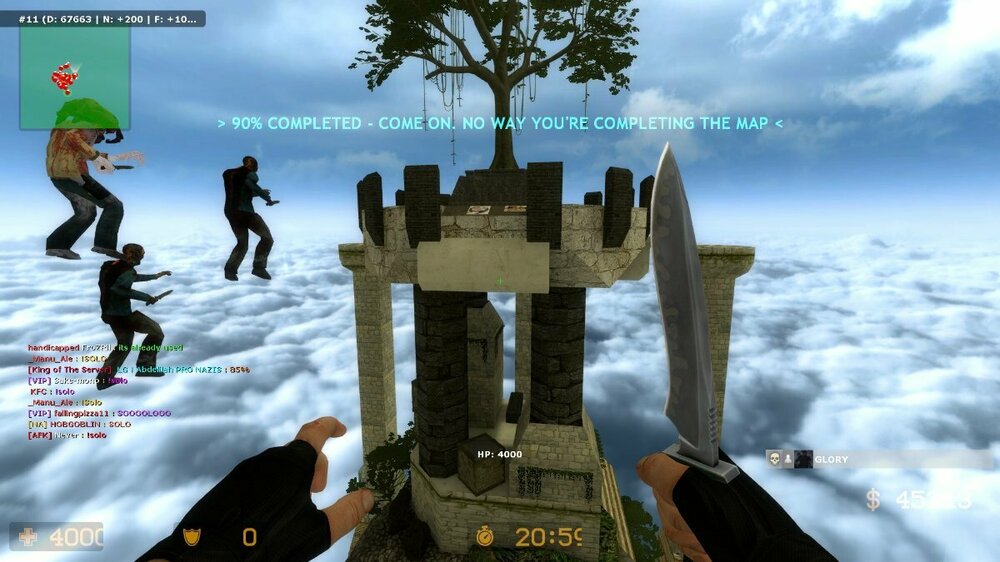1000x562 pixels.
Task: Select the King of The Server chat line
Action: pos(138,369)
